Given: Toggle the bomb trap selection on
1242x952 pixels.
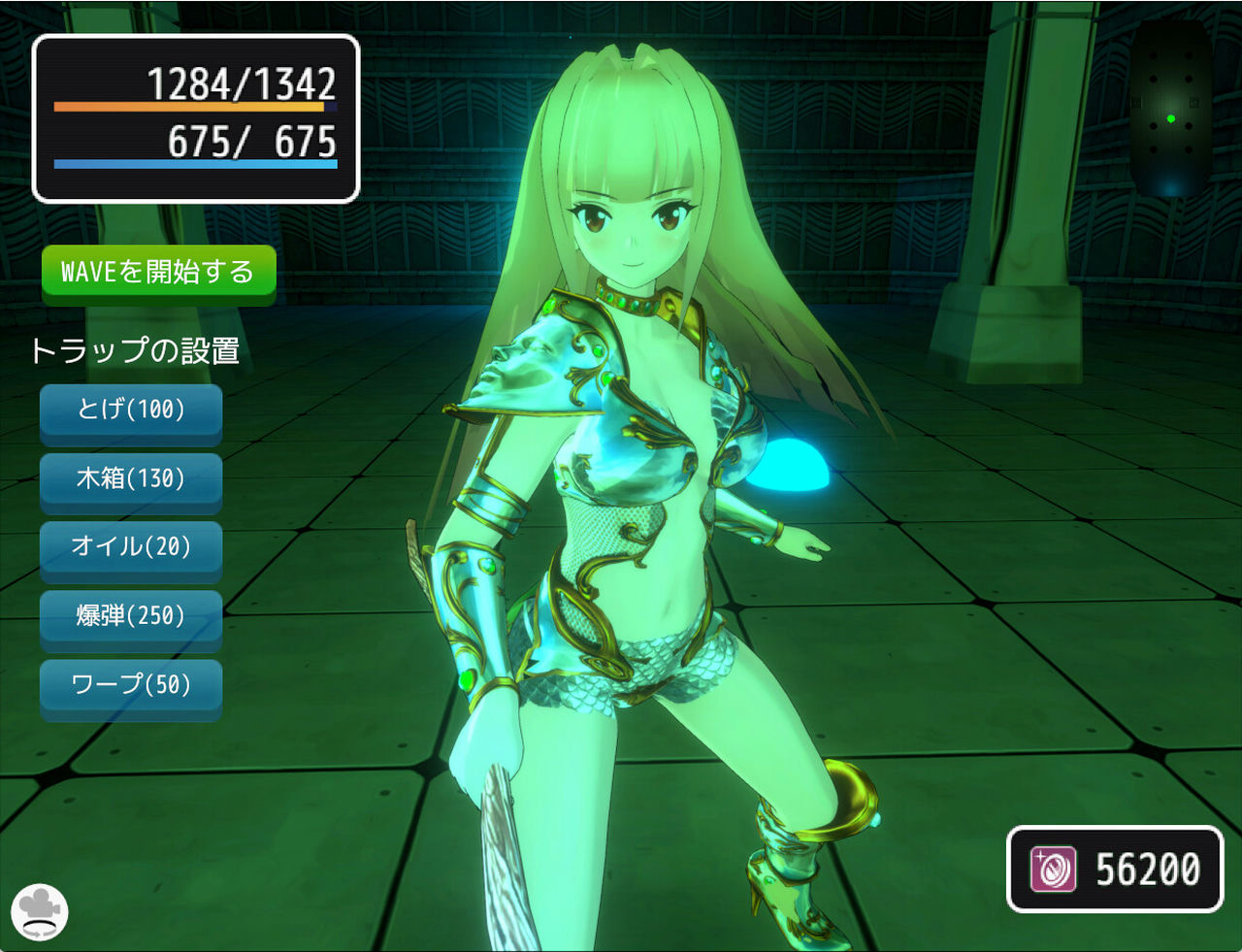Looking at the screenshot, I should 131,617.
